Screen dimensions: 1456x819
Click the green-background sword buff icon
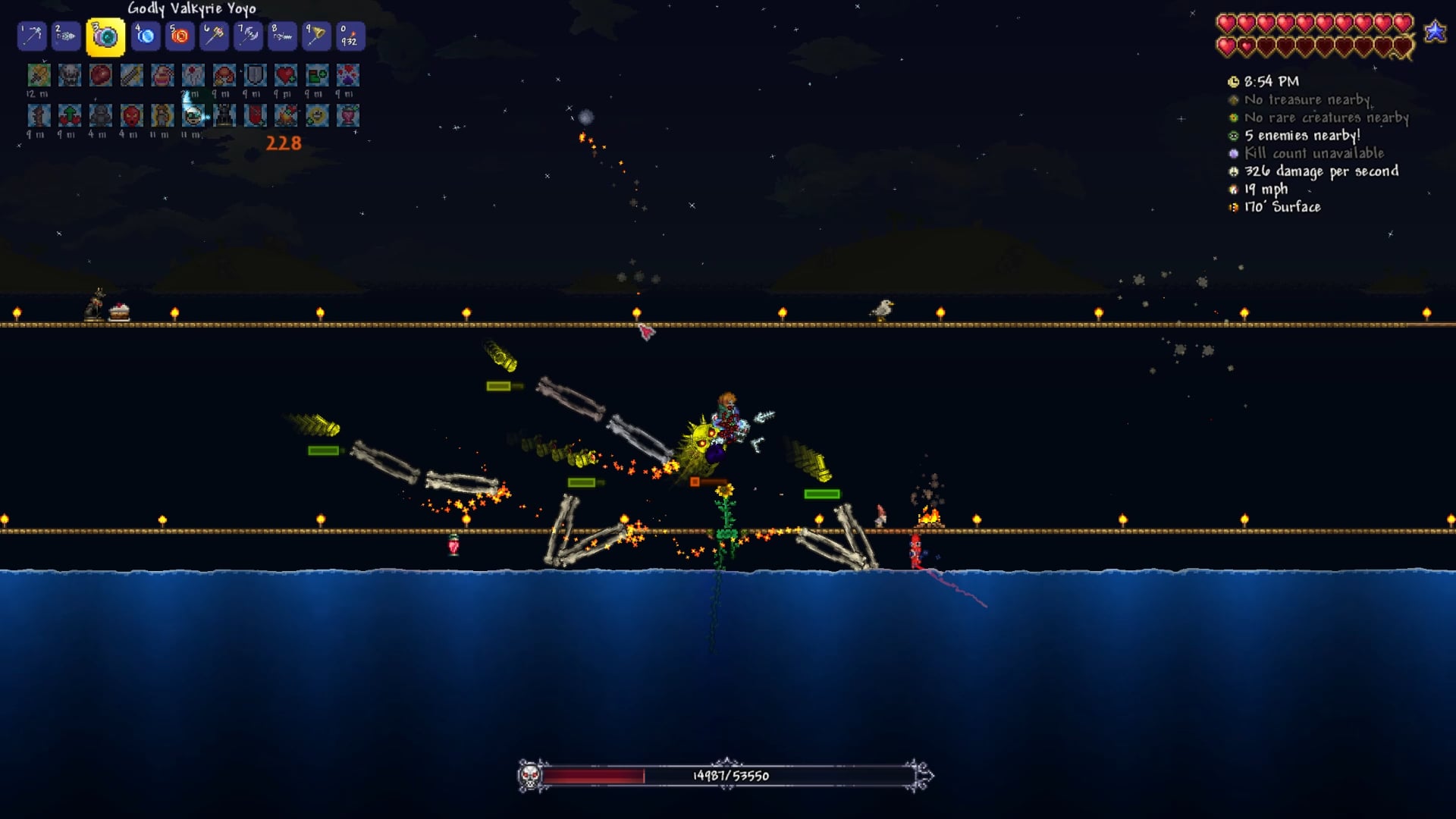coord(39,75)
